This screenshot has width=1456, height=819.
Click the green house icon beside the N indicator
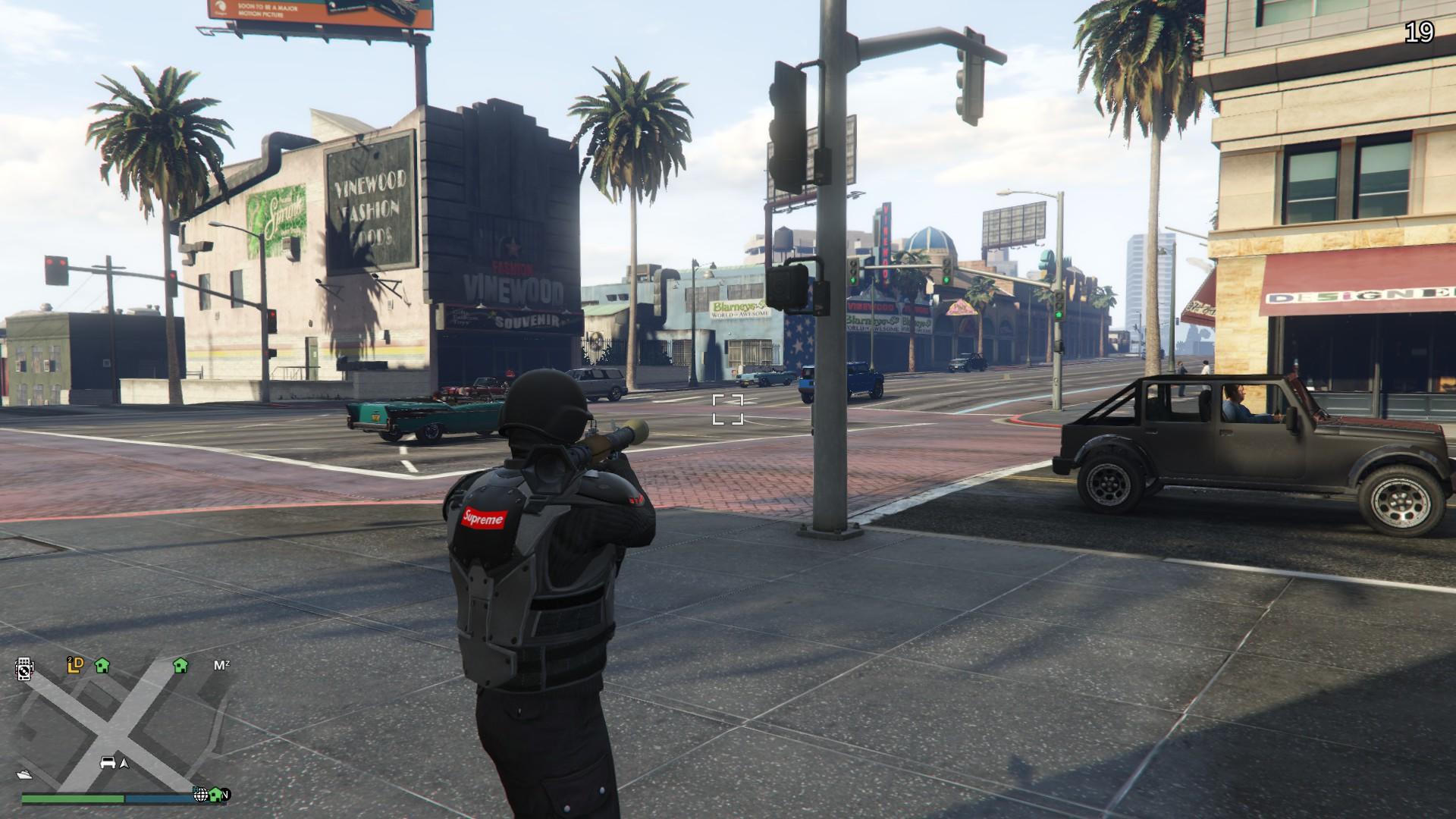[215, 796]
